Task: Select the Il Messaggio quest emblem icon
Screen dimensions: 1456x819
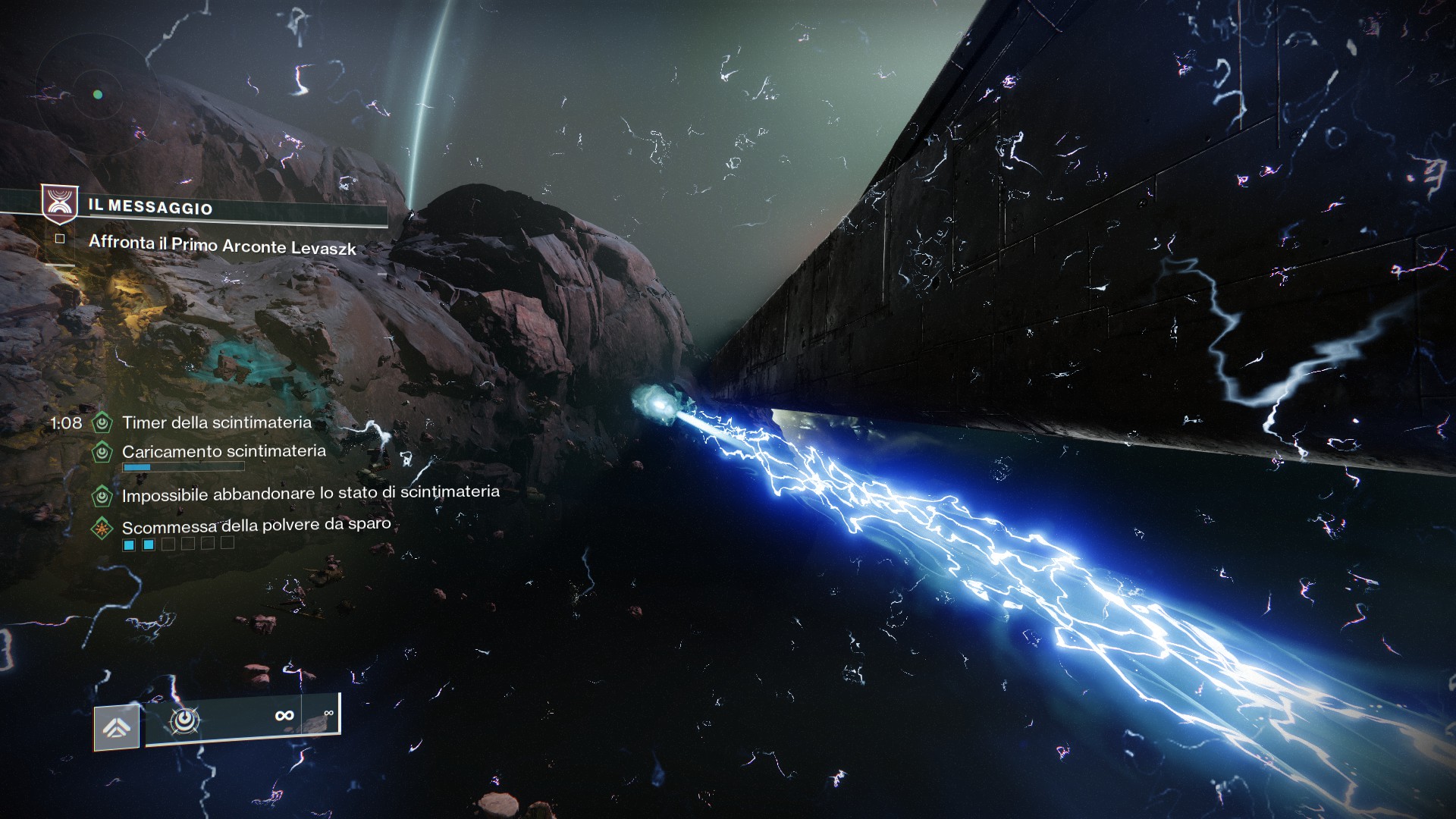Action: coord(58,203)
